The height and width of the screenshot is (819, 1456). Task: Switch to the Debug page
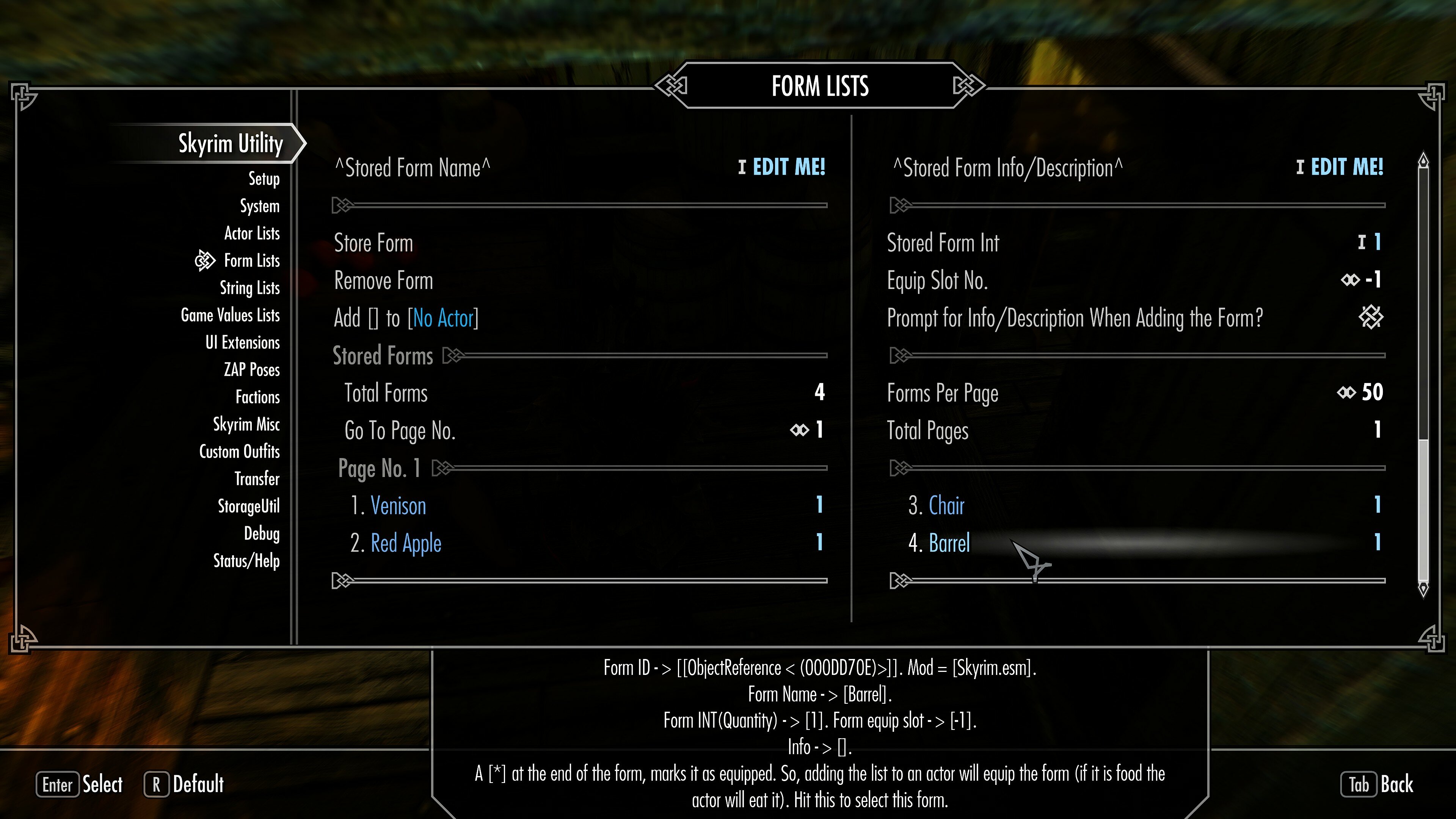(x=262, y=533)
